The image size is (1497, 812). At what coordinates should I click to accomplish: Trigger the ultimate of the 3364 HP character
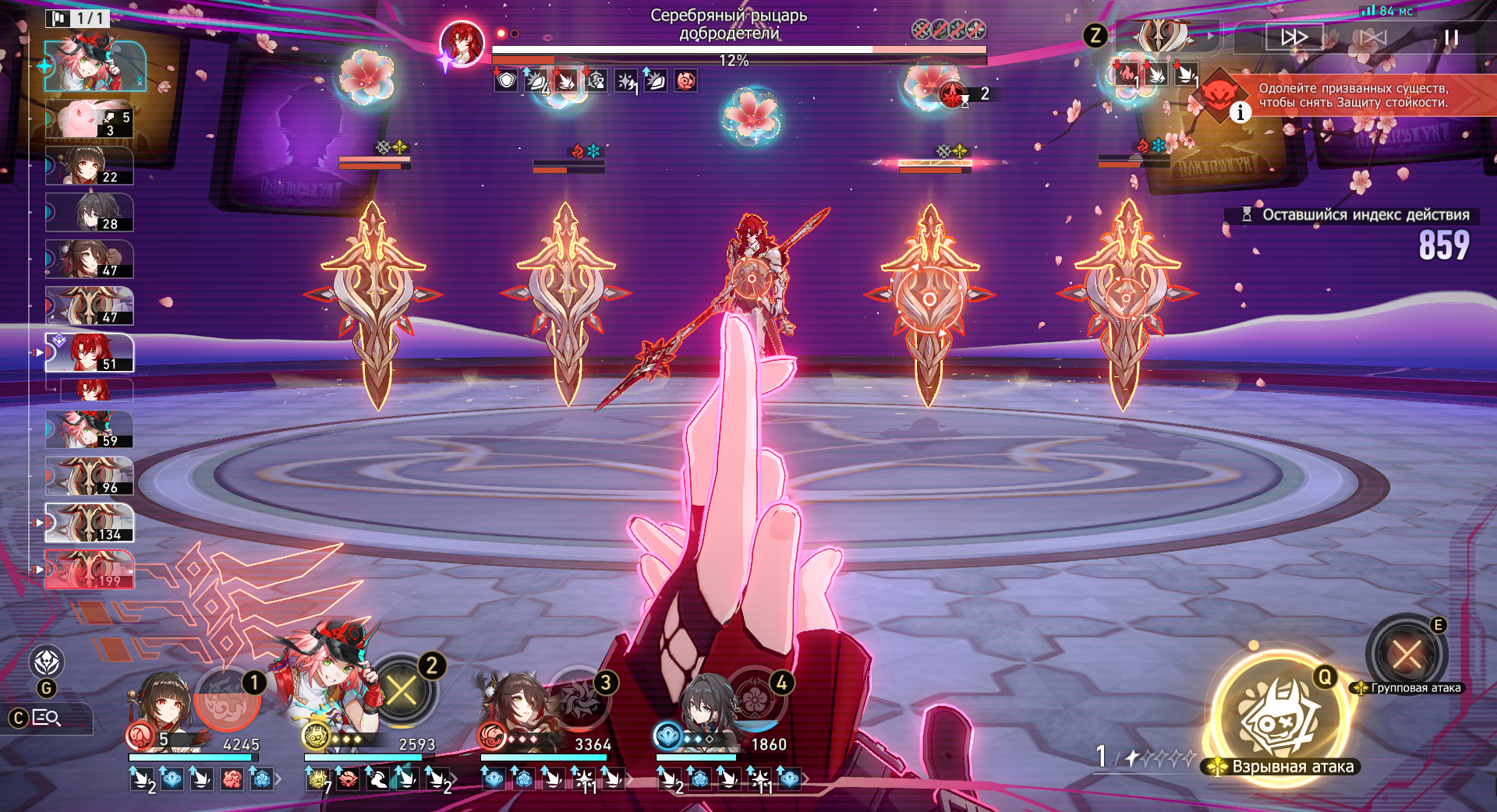point(579,697)
